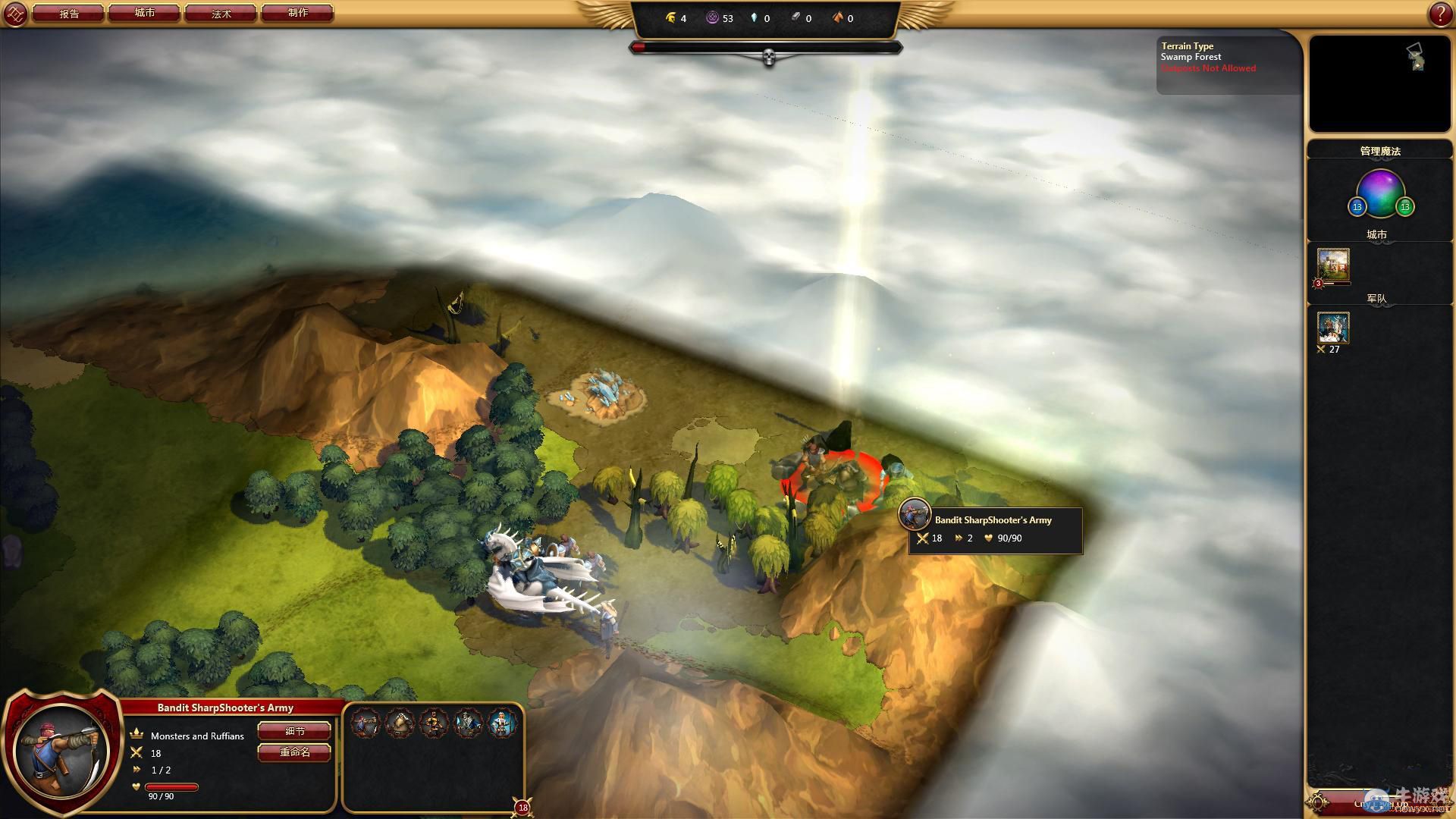
Task: Open help with the question mark button
Action: pyautogui.click(x=1440, y=14)
